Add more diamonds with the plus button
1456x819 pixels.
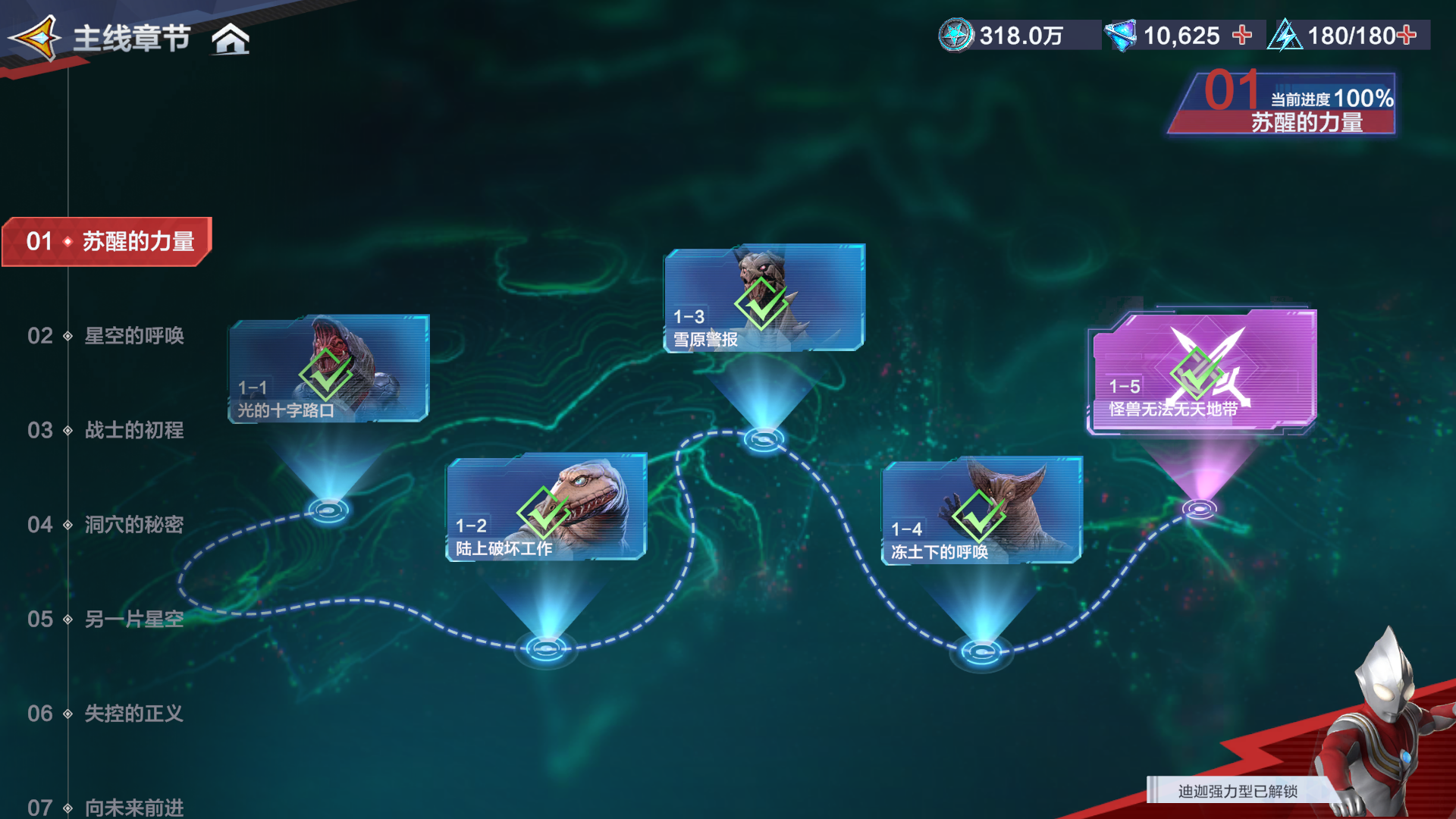pos(1242,35)
